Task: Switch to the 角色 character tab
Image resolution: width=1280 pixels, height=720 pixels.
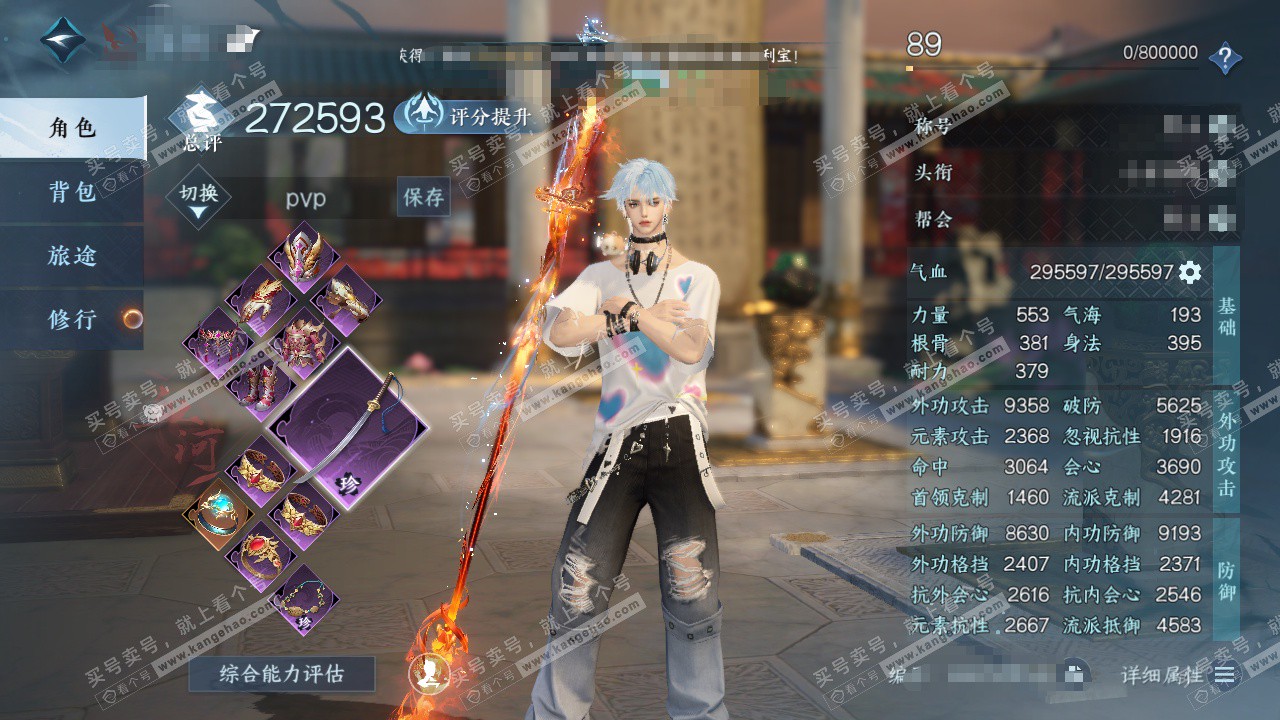Action: (x=72, y=128)
